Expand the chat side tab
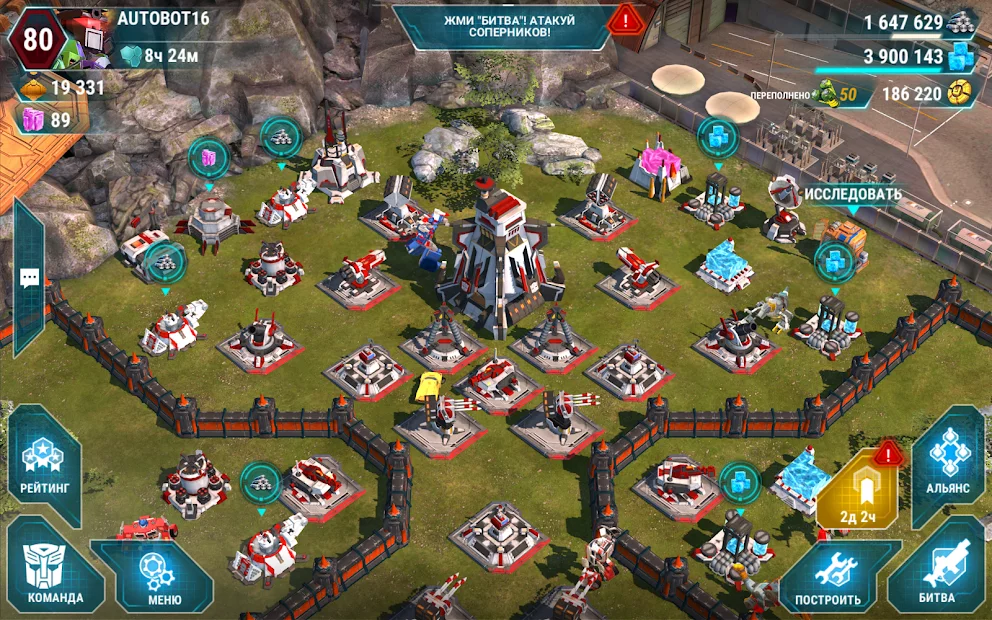992x620 pixels. 29,278
